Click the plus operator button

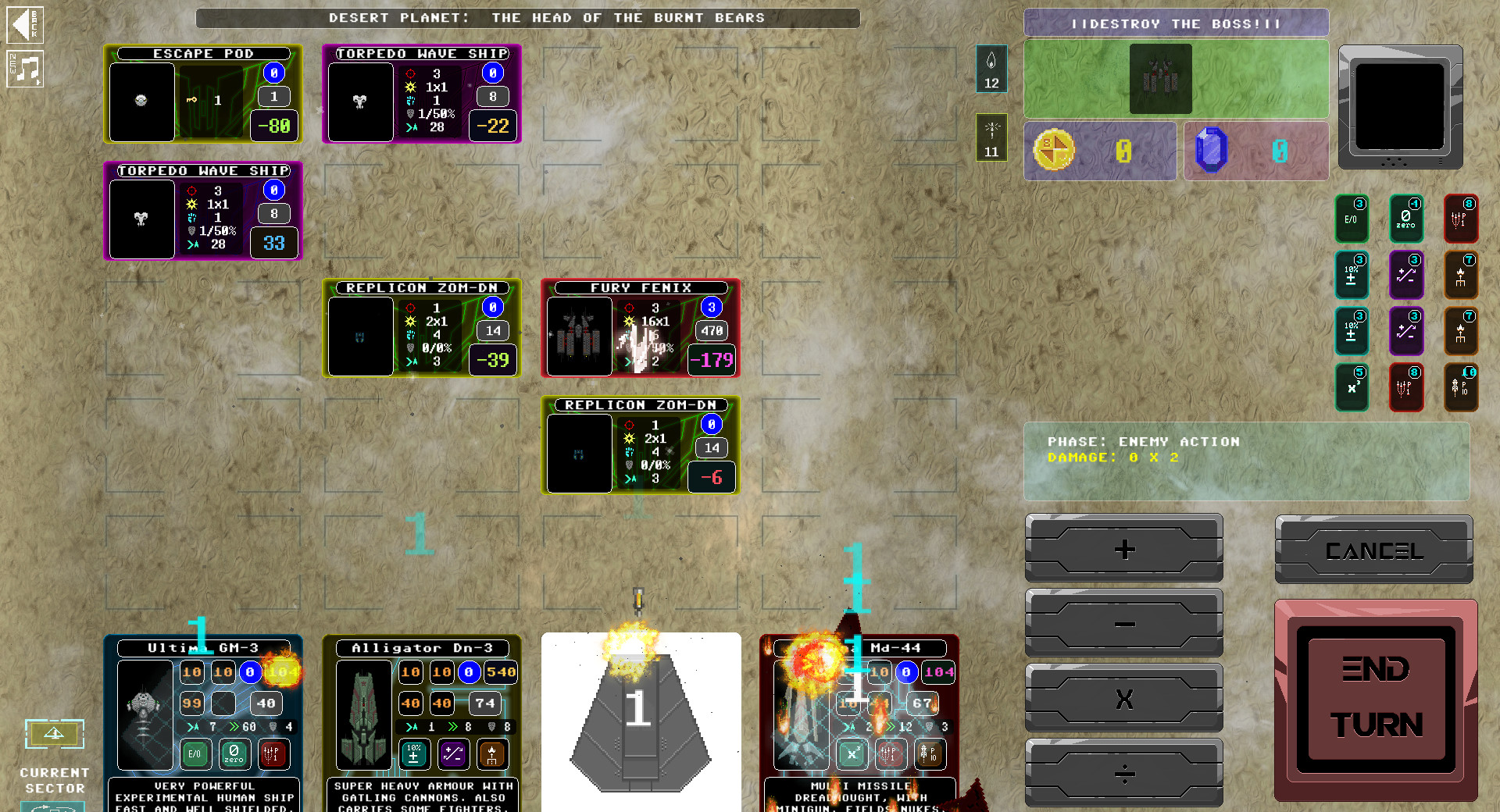1123,549
